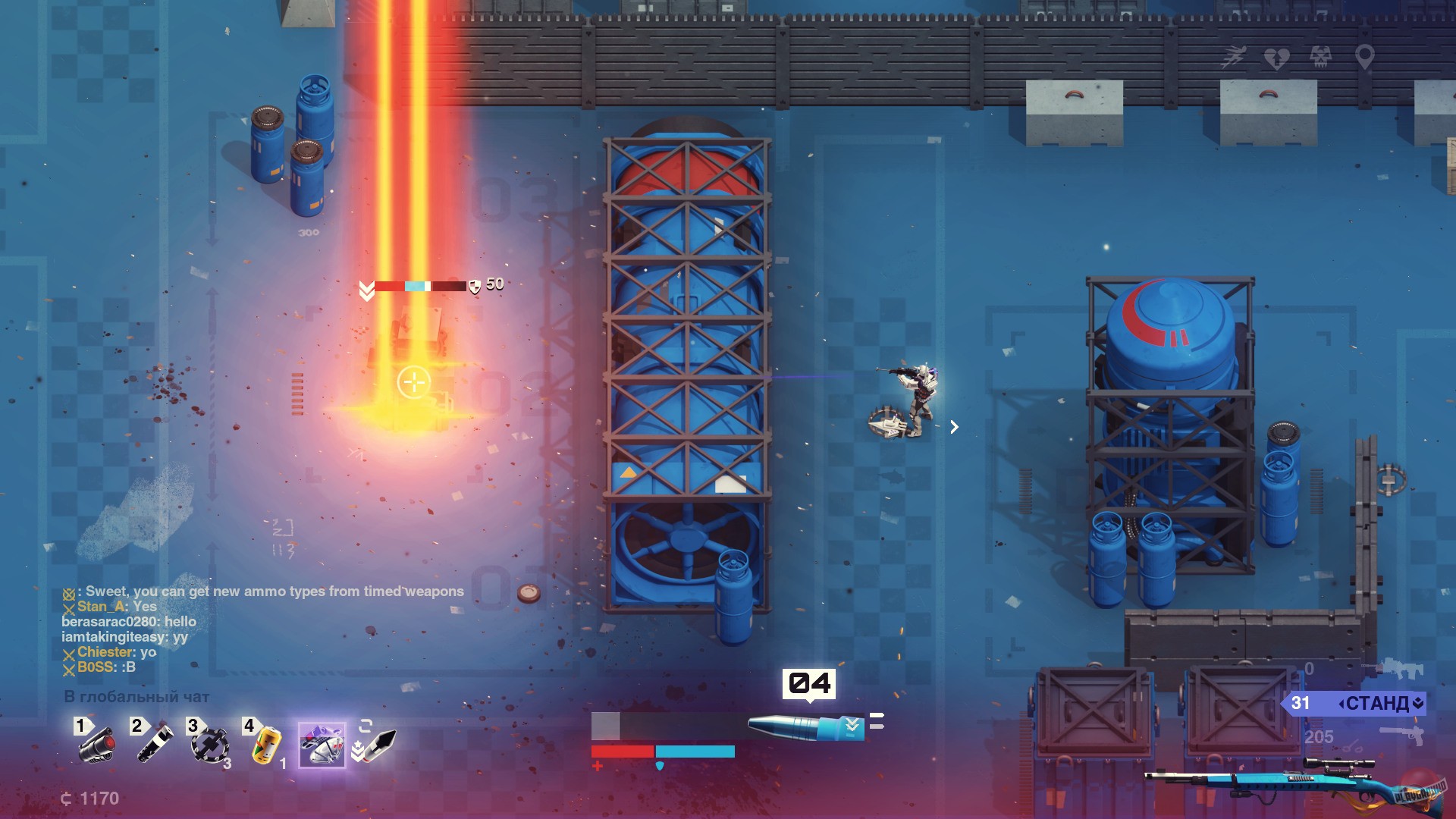
Task: Click the location pin marker icon
Action: 1365,58
